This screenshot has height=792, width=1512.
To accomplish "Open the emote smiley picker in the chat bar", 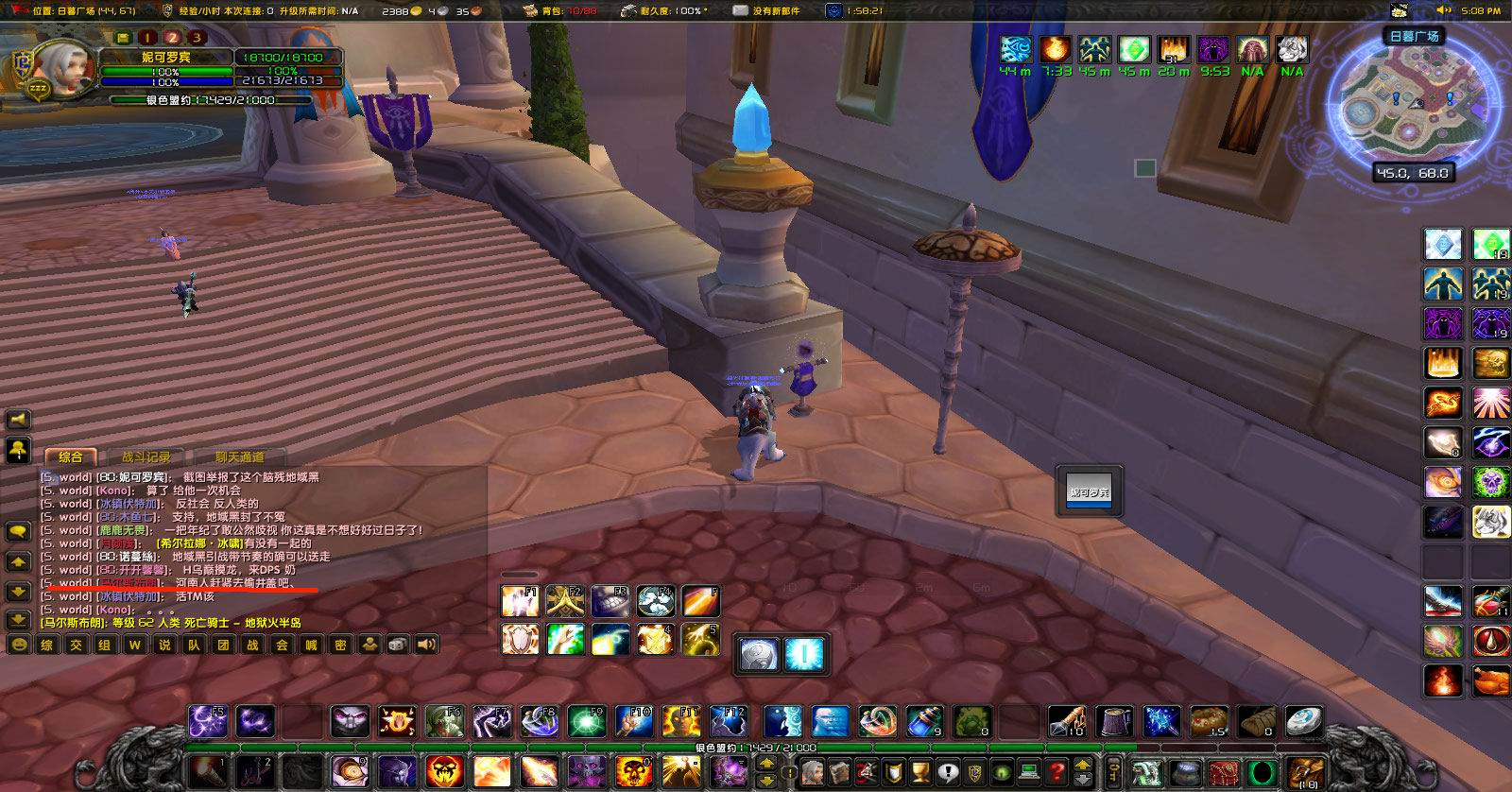I will pos(19,643).
